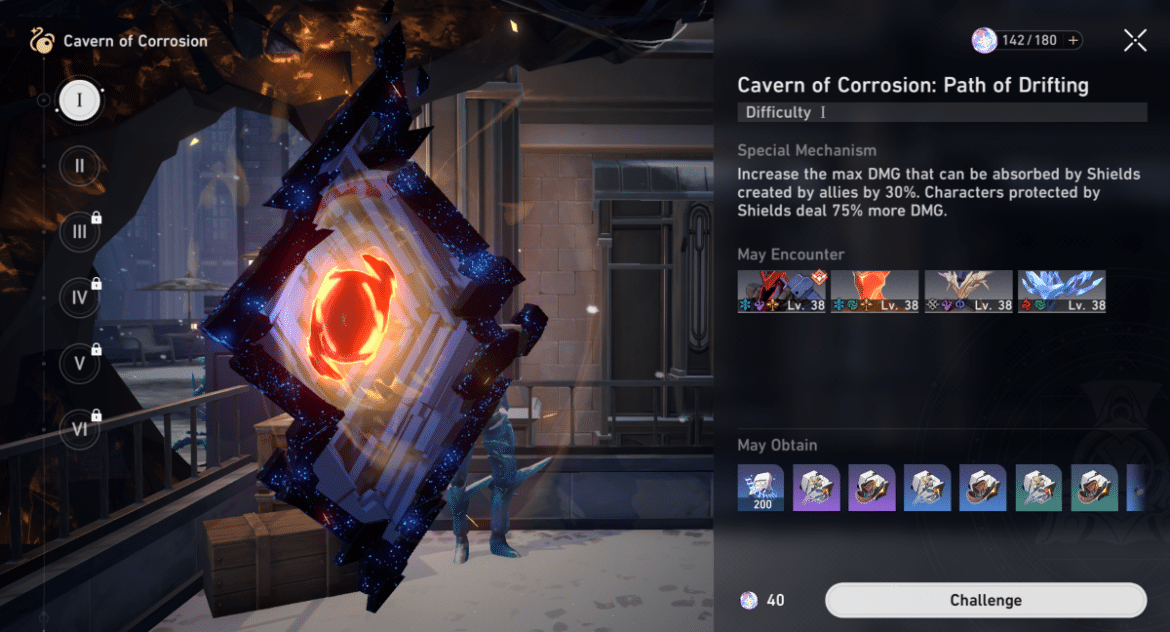1170x632 pixels.
Task: Pick locked difficulty level VI
Action: point(79,428)
